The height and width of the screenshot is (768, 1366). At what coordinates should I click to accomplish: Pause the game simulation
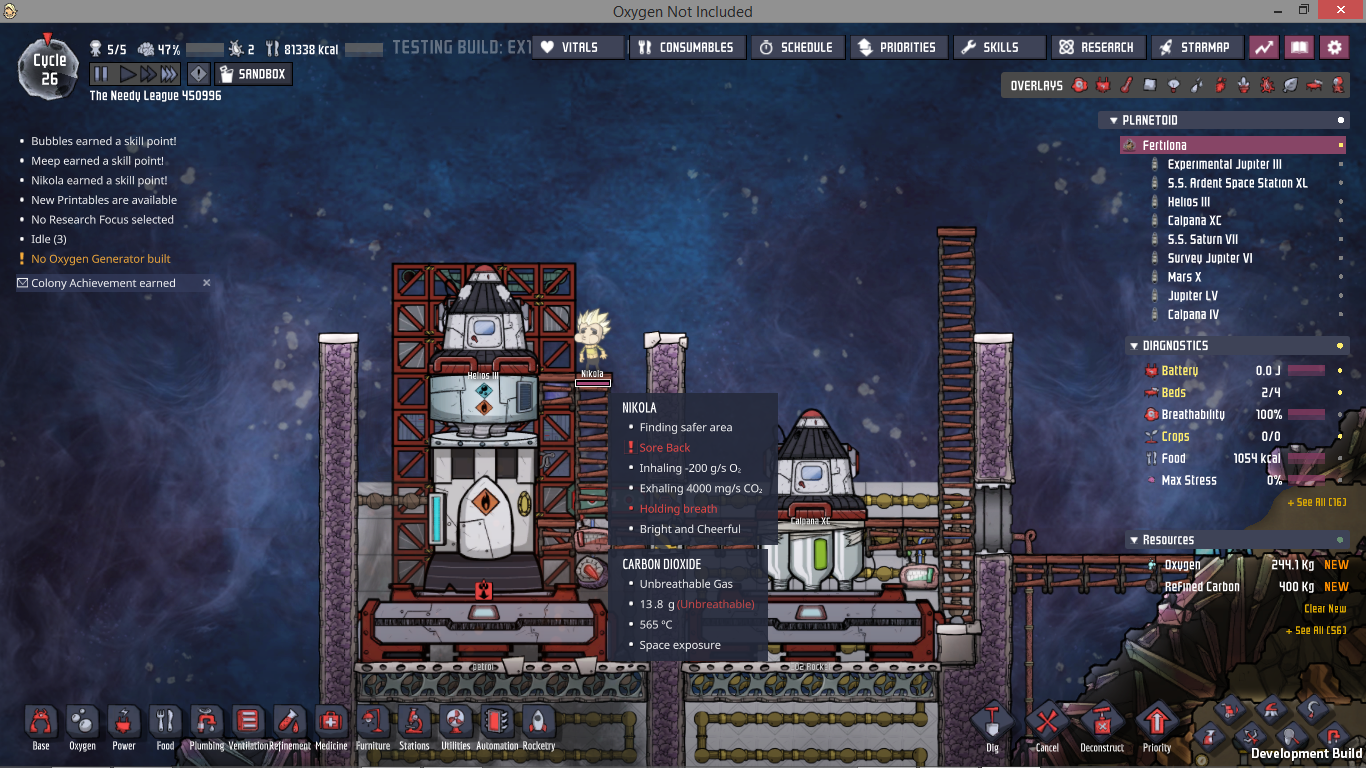(x=101, y=74)
